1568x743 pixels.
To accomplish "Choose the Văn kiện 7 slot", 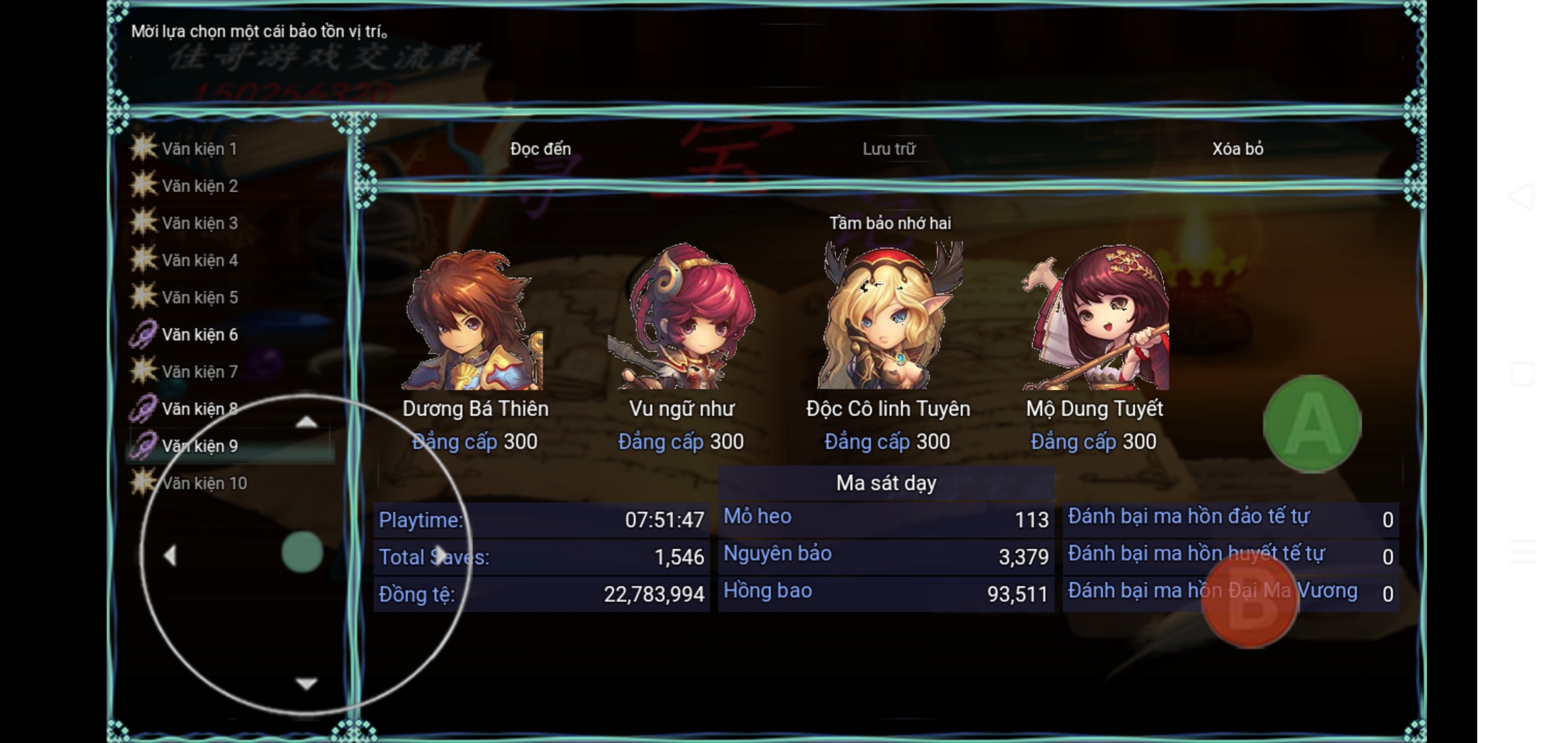I will pyautogui.click(x=199, y=371).
